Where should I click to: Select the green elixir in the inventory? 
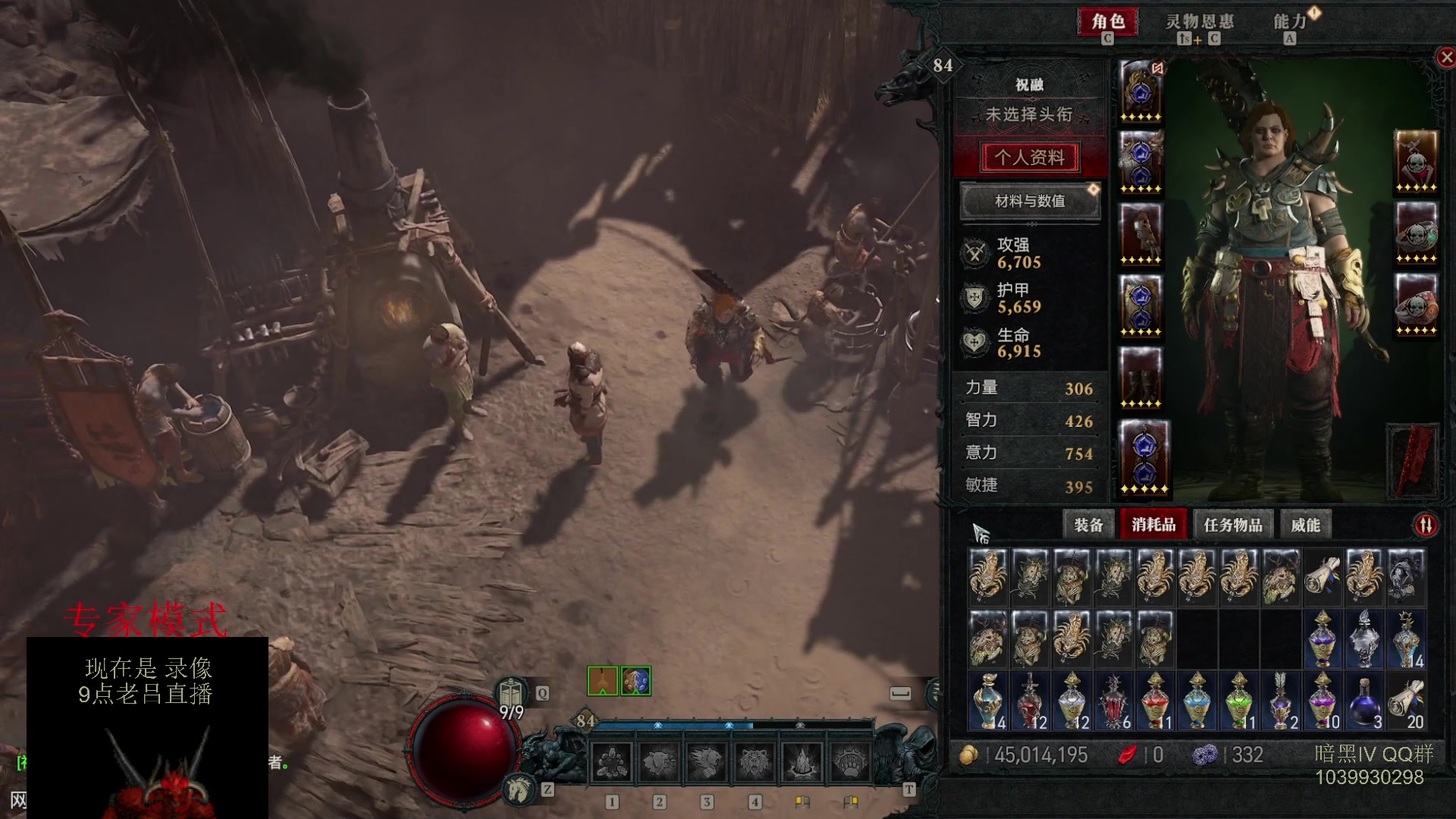pos(1239,701)
